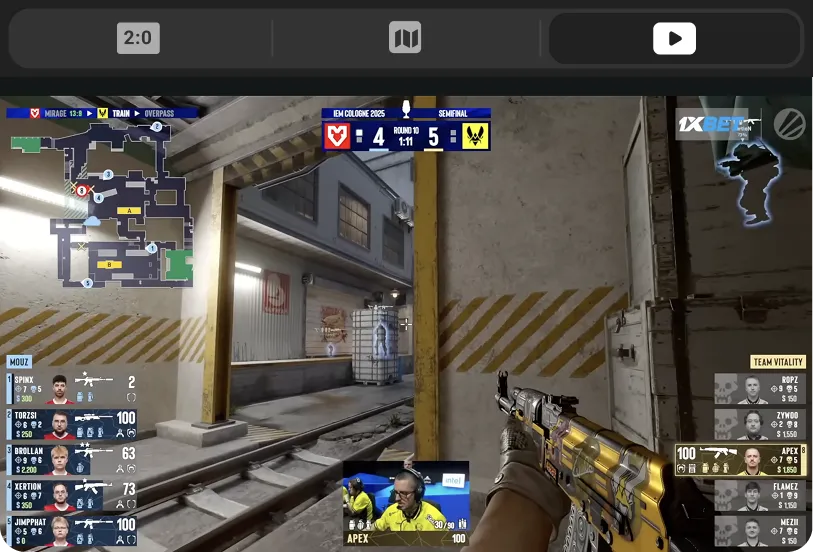This screenshot has width=813, height=552.
Task: Start playback with the play button
Action: pos(675,39)
